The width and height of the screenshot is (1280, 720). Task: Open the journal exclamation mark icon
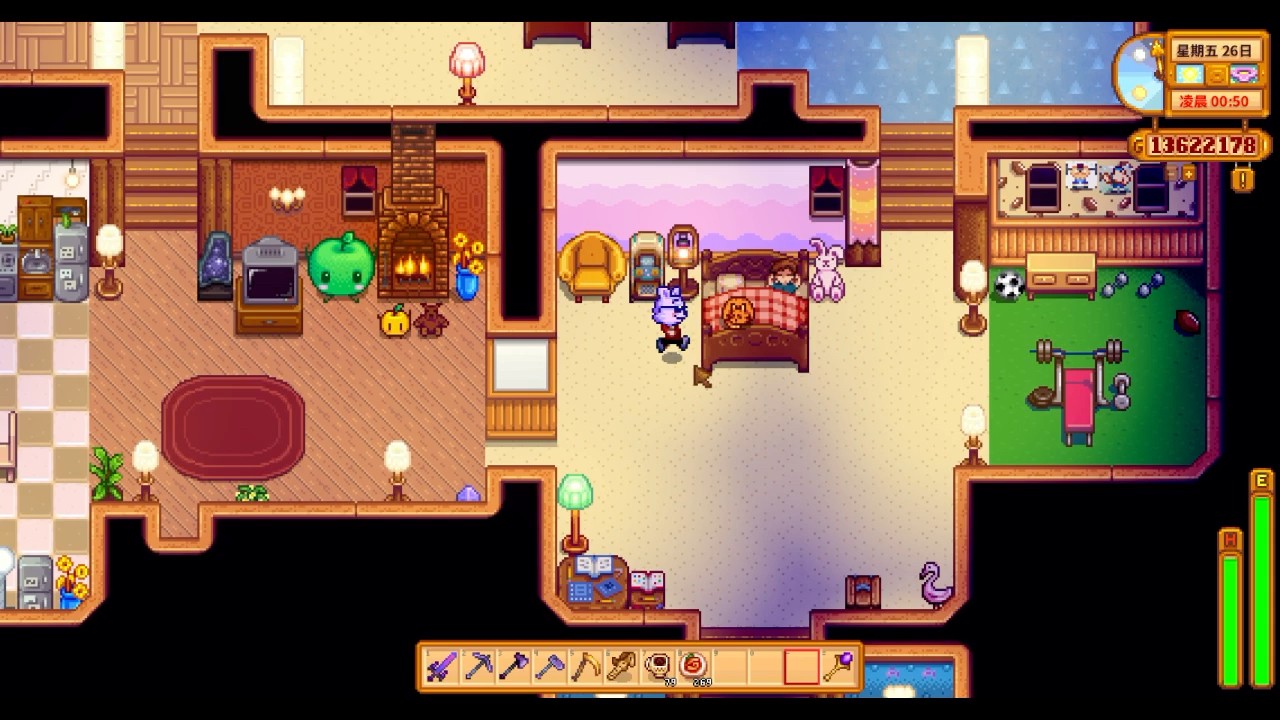pos(1243,181)
